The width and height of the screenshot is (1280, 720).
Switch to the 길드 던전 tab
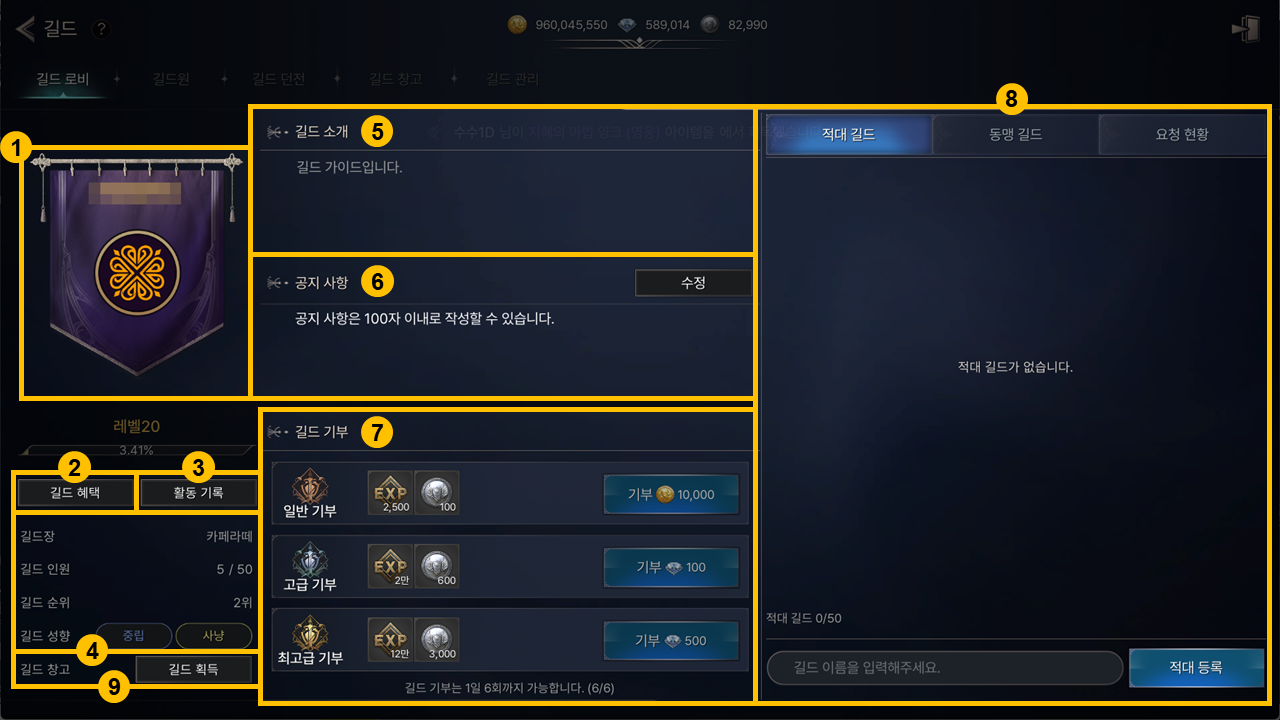coord(279,79)
